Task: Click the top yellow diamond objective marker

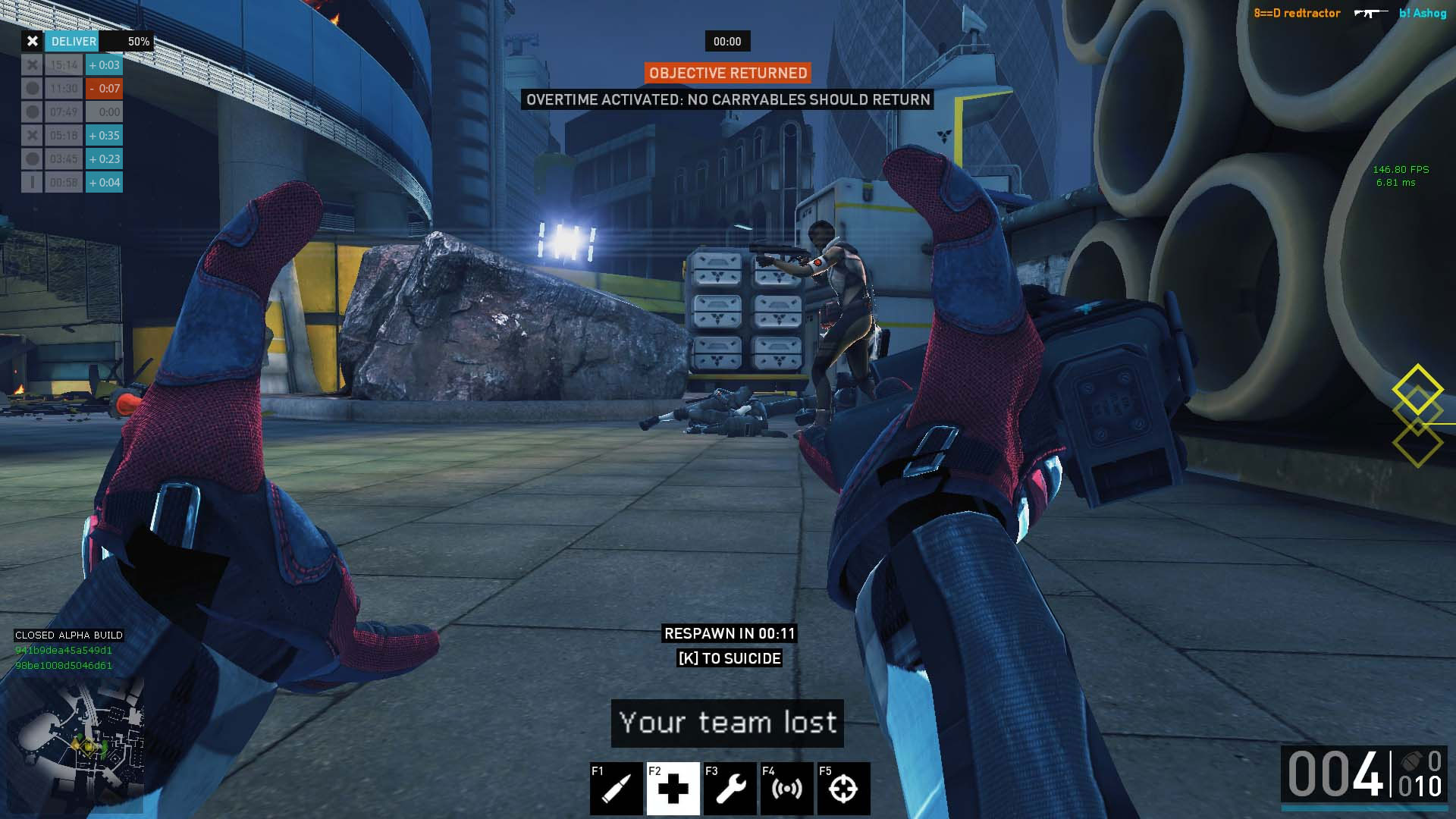Action: (1417, 388)
